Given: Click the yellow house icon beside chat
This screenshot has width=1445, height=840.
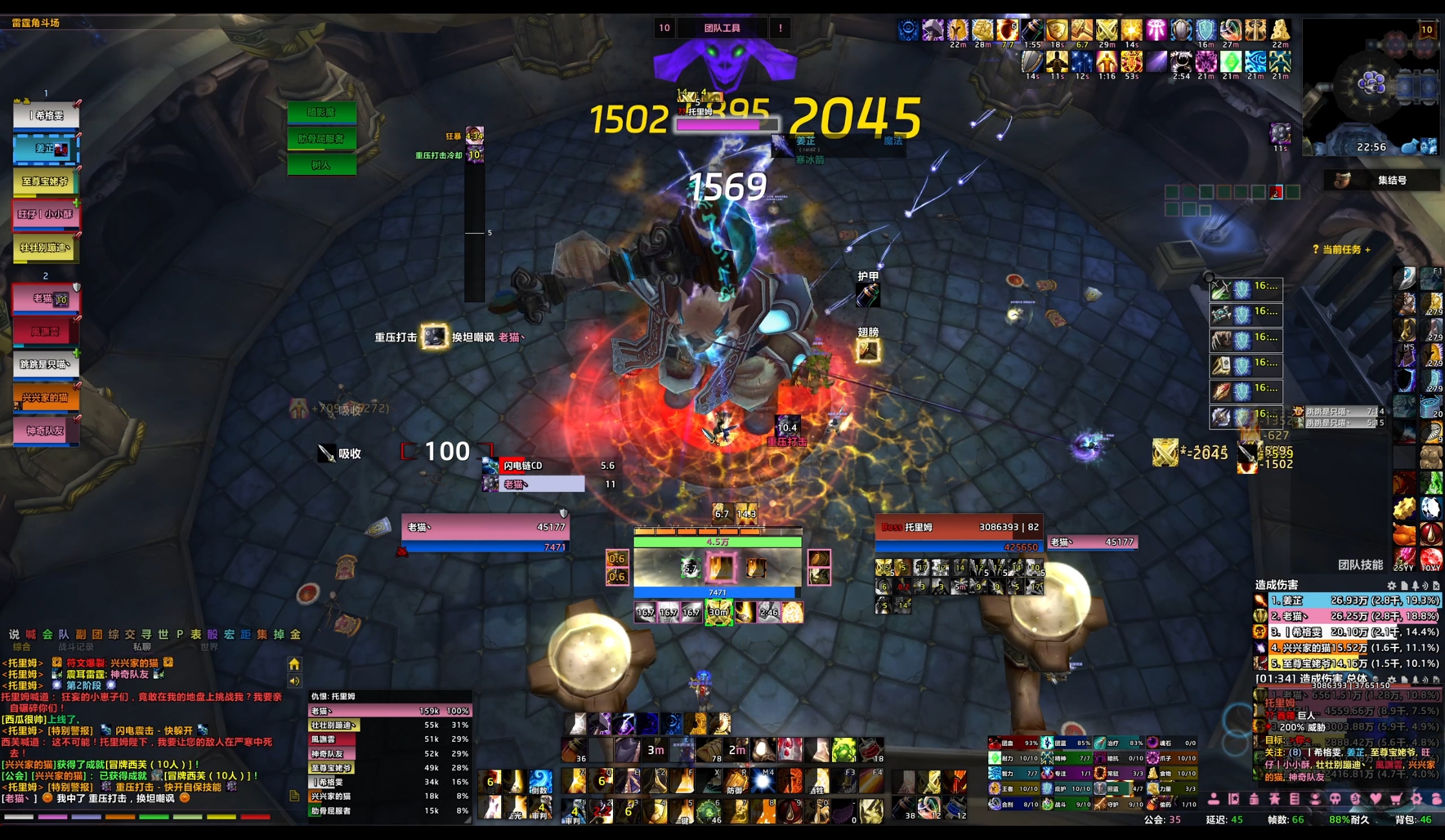Looking at the screenshot, I should 294,664.
